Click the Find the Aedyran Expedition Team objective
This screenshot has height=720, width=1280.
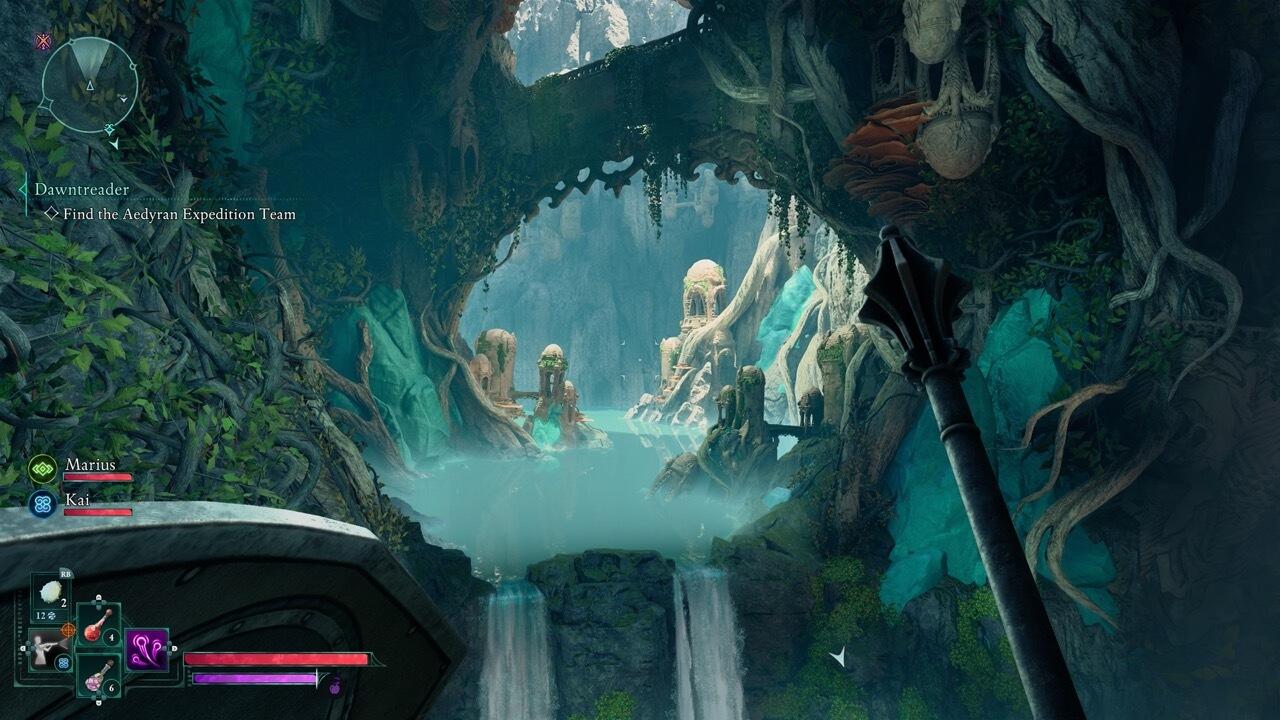pos(179,214)
